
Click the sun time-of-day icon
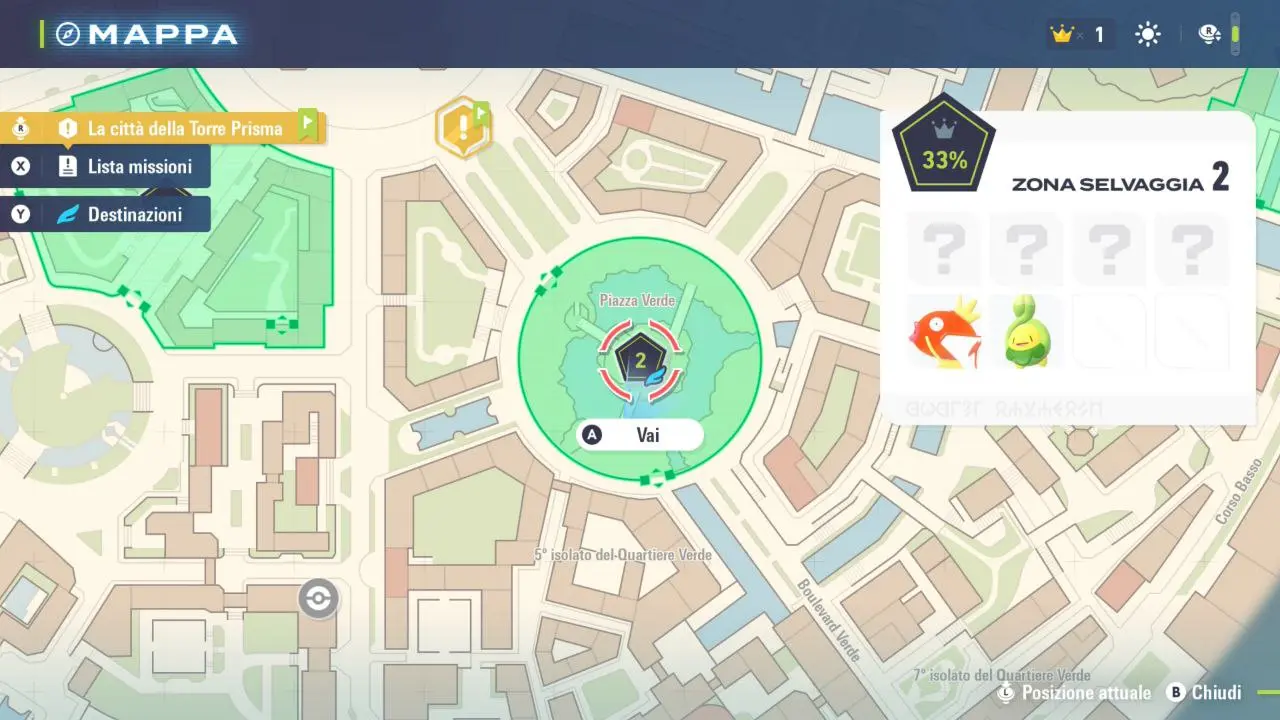1147,35
